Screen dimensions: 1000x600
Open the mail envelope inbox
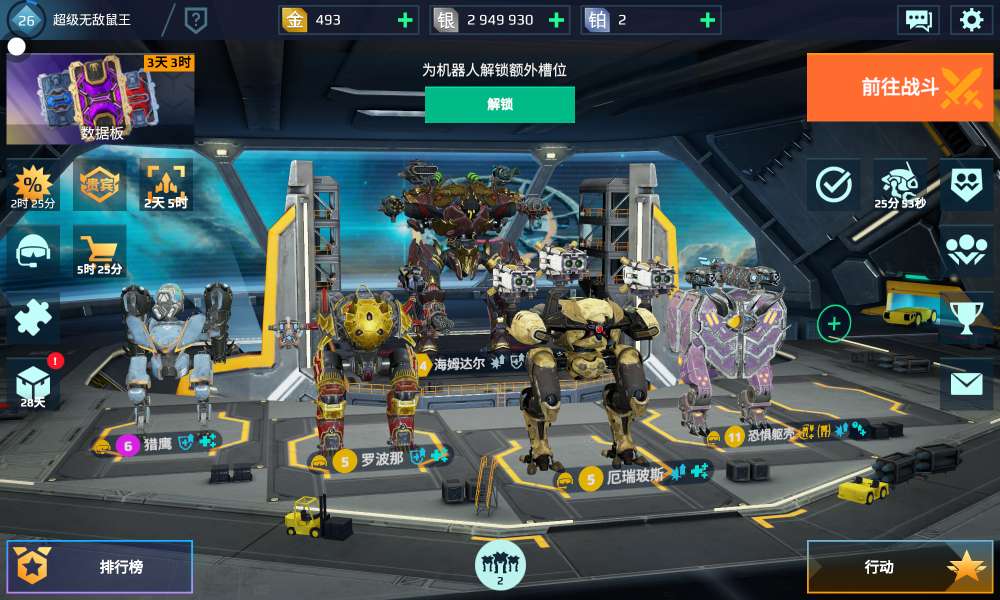click(966, 383)
